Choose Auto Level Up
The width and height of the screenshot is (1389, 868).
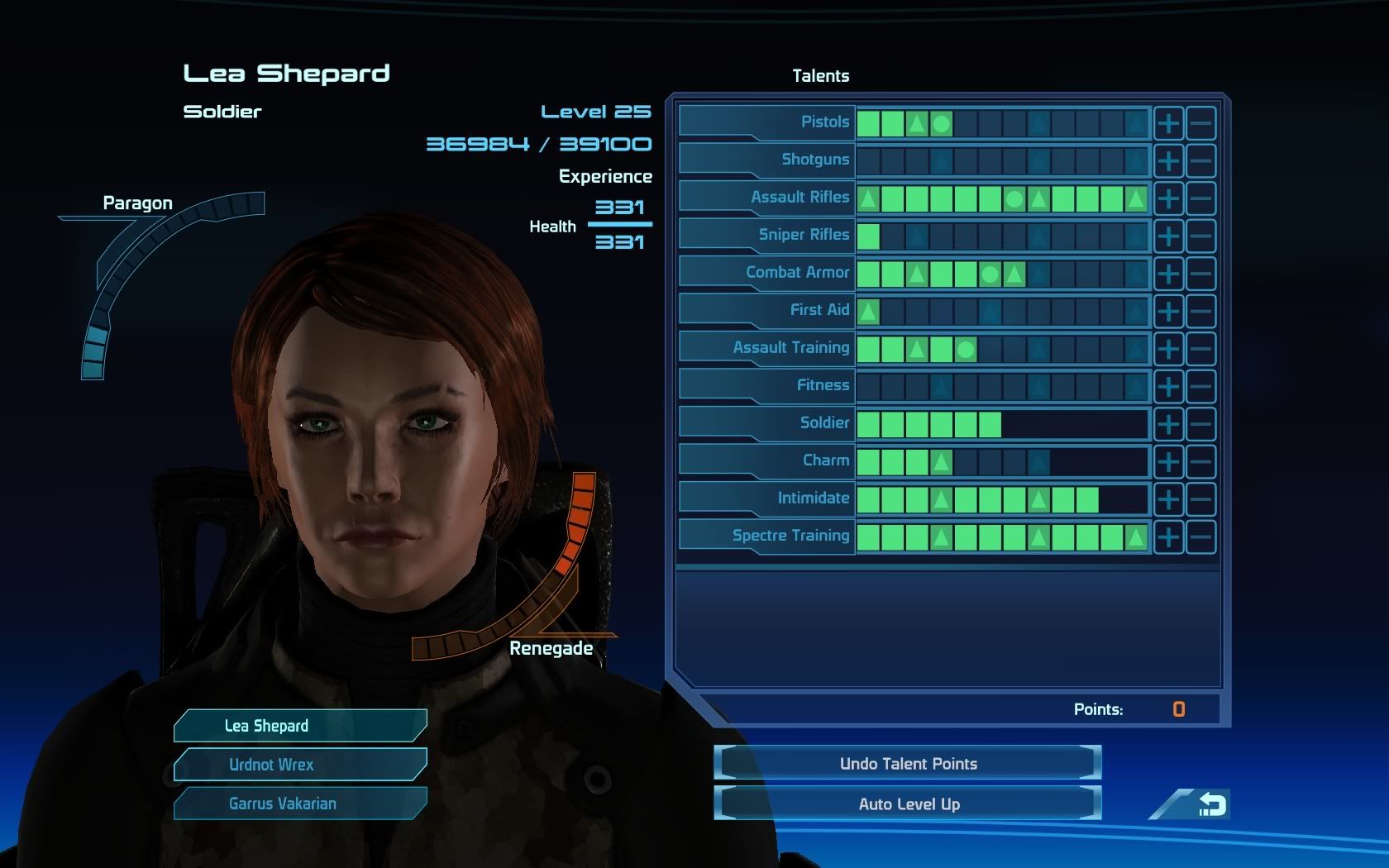pos(908,804)
